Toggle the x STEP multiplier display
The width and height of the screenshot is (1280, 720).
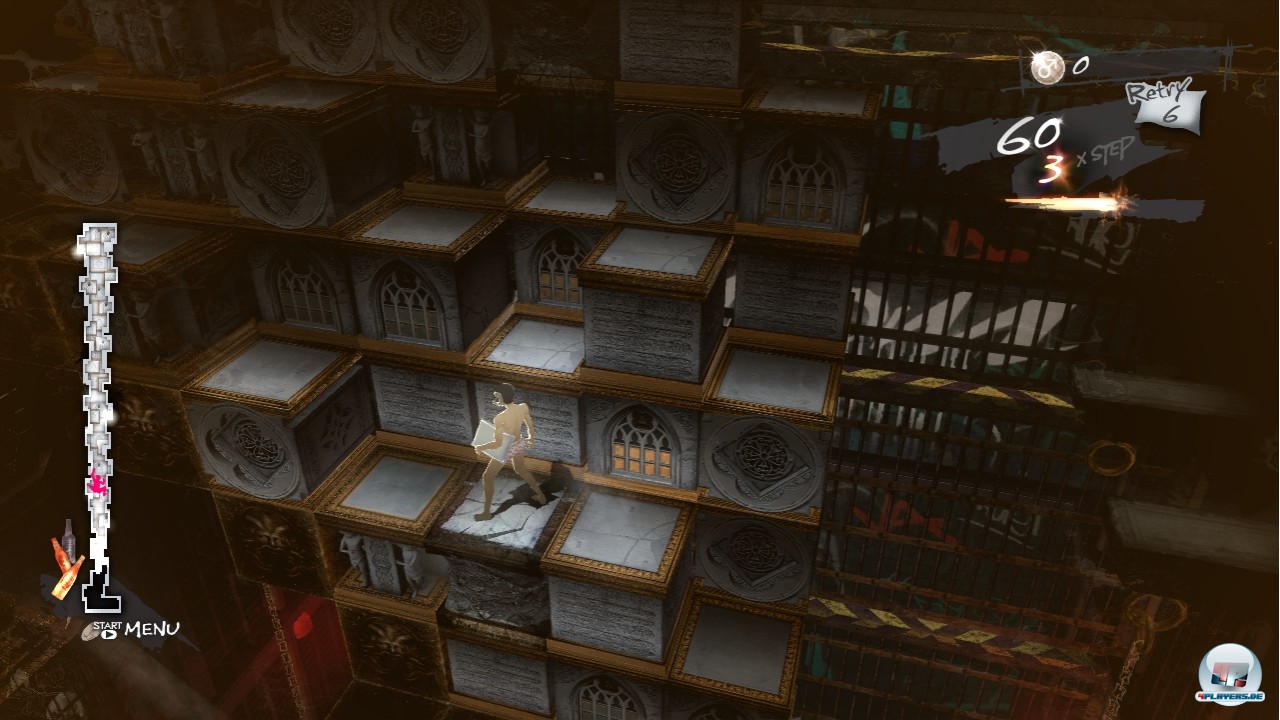pos(1103,154)
